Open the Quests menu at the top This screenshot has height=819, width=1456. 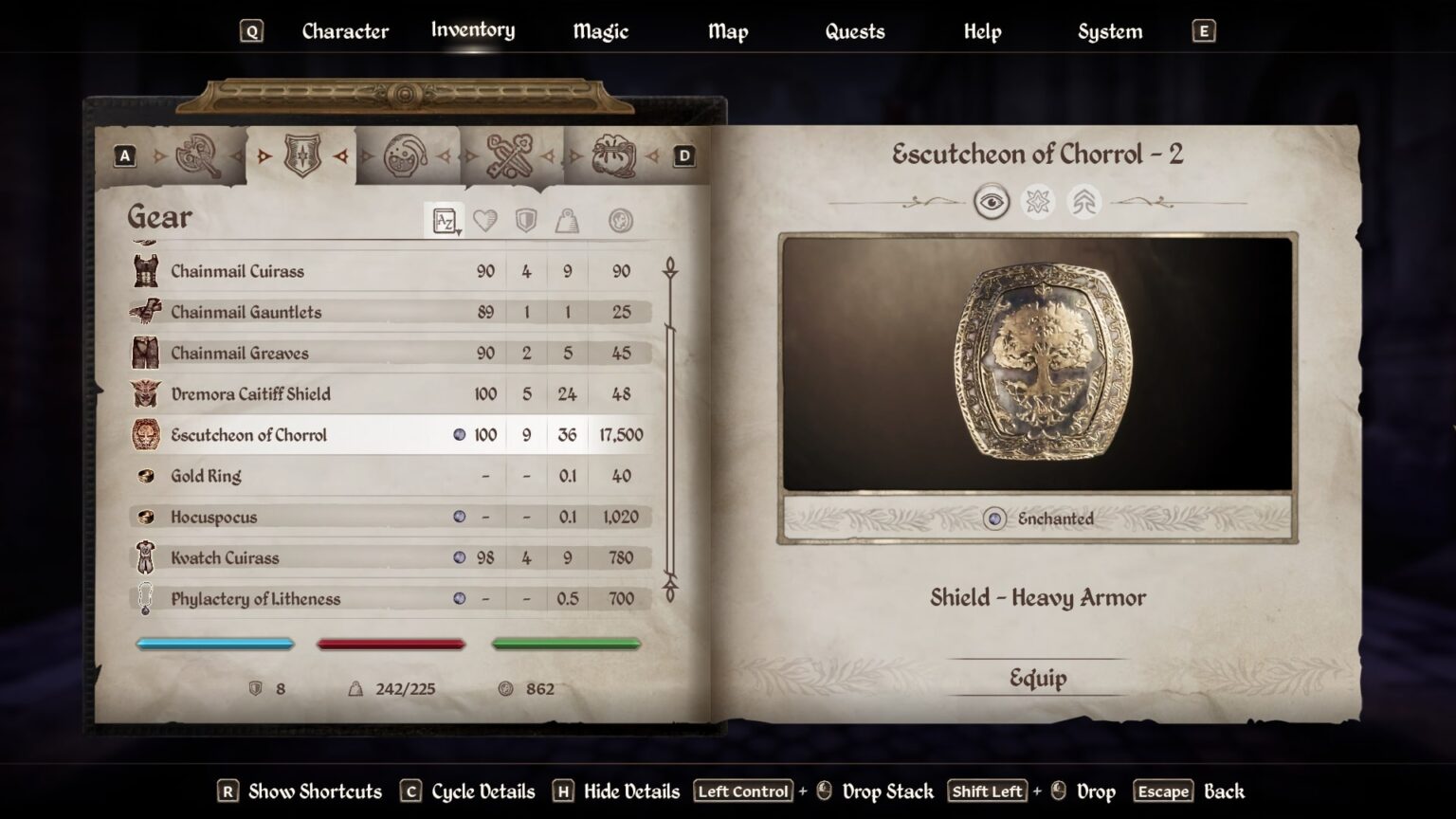854,31
